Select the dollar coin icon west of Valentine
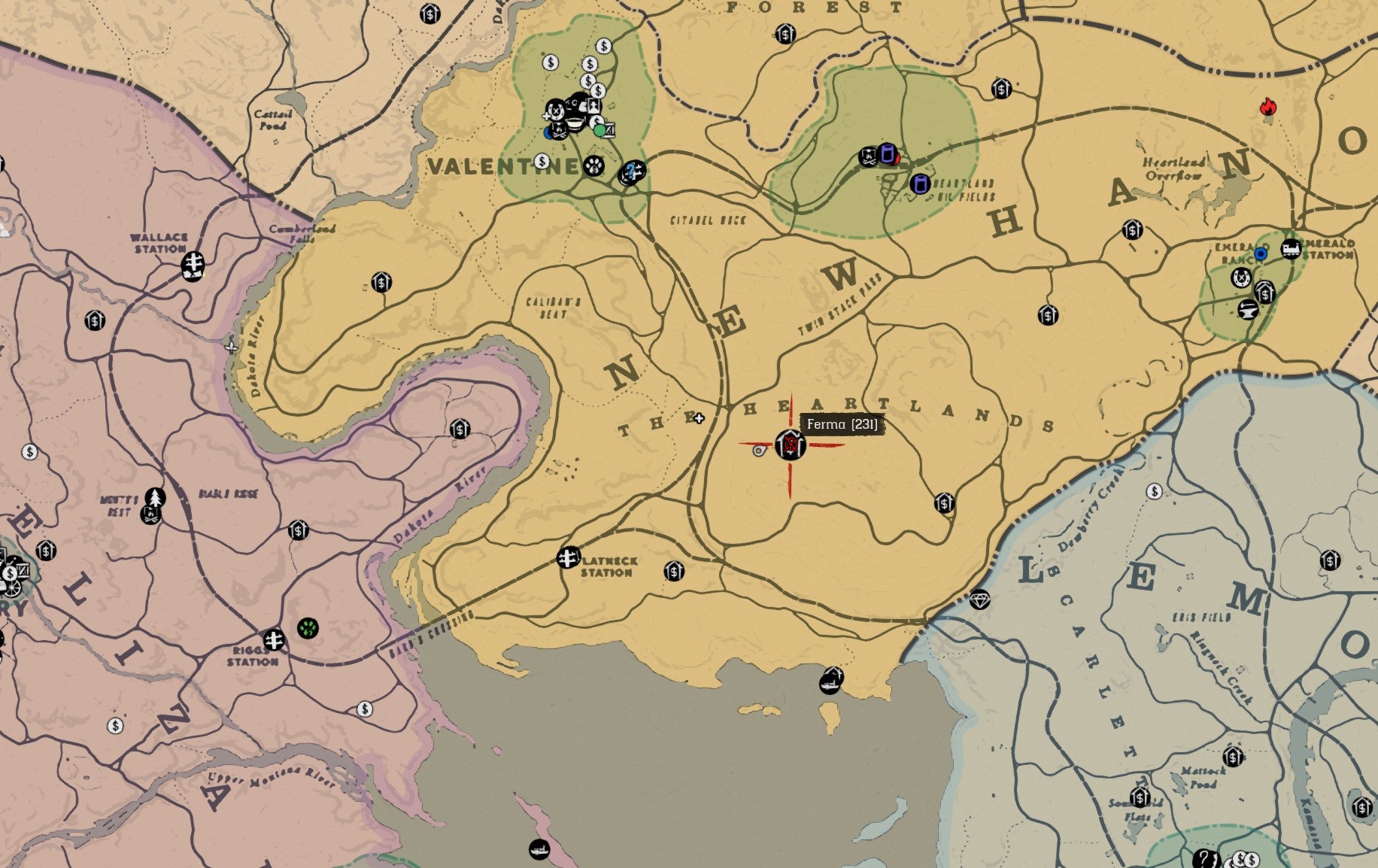The image size is (1378, 868). tap(542, 162)
